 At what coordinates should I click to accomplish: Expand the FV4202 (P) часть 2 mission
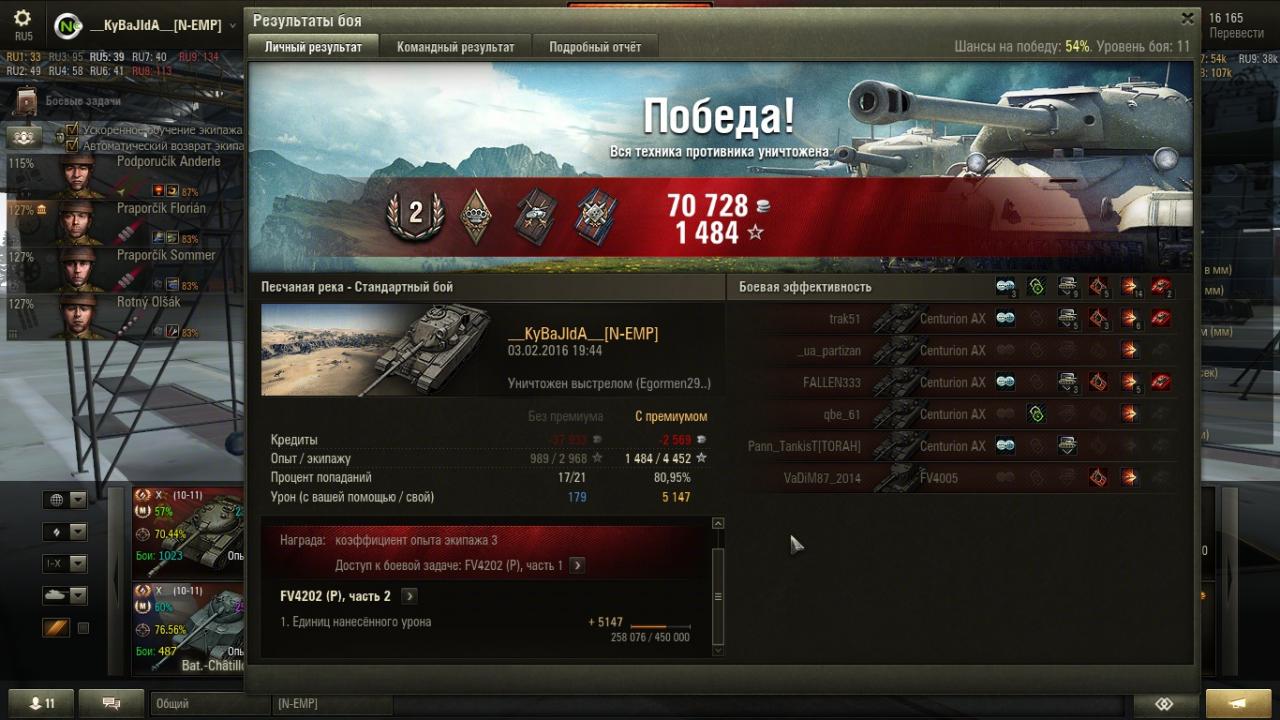[x=409, y=596]
